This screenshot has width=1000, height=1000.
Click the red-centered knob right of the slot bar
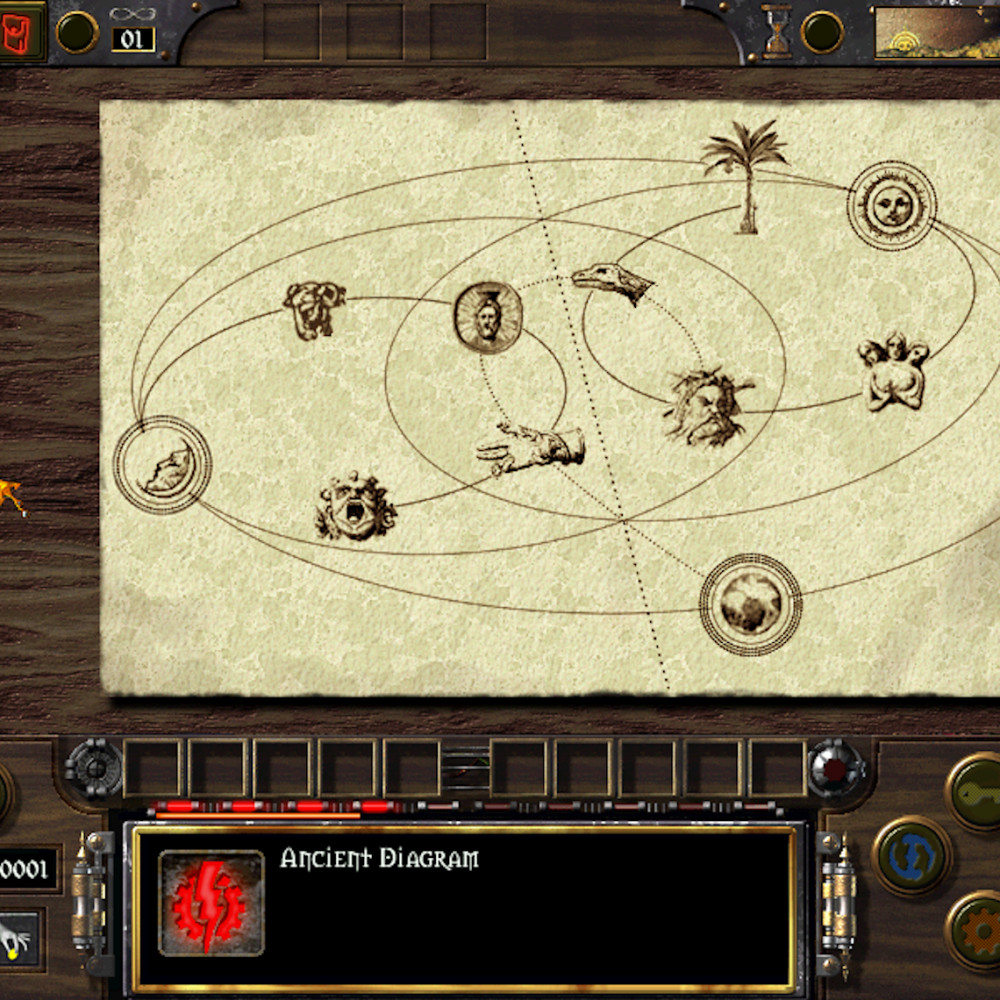[x=836, y=768]
